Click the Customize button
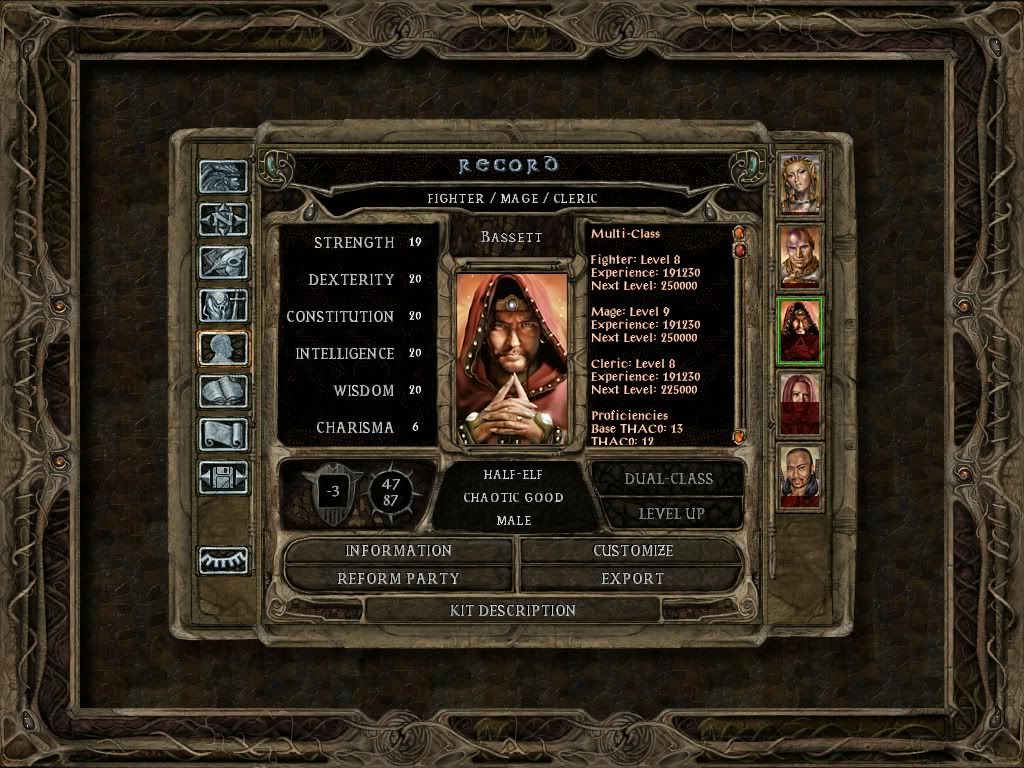 click(x=632, y=551)
